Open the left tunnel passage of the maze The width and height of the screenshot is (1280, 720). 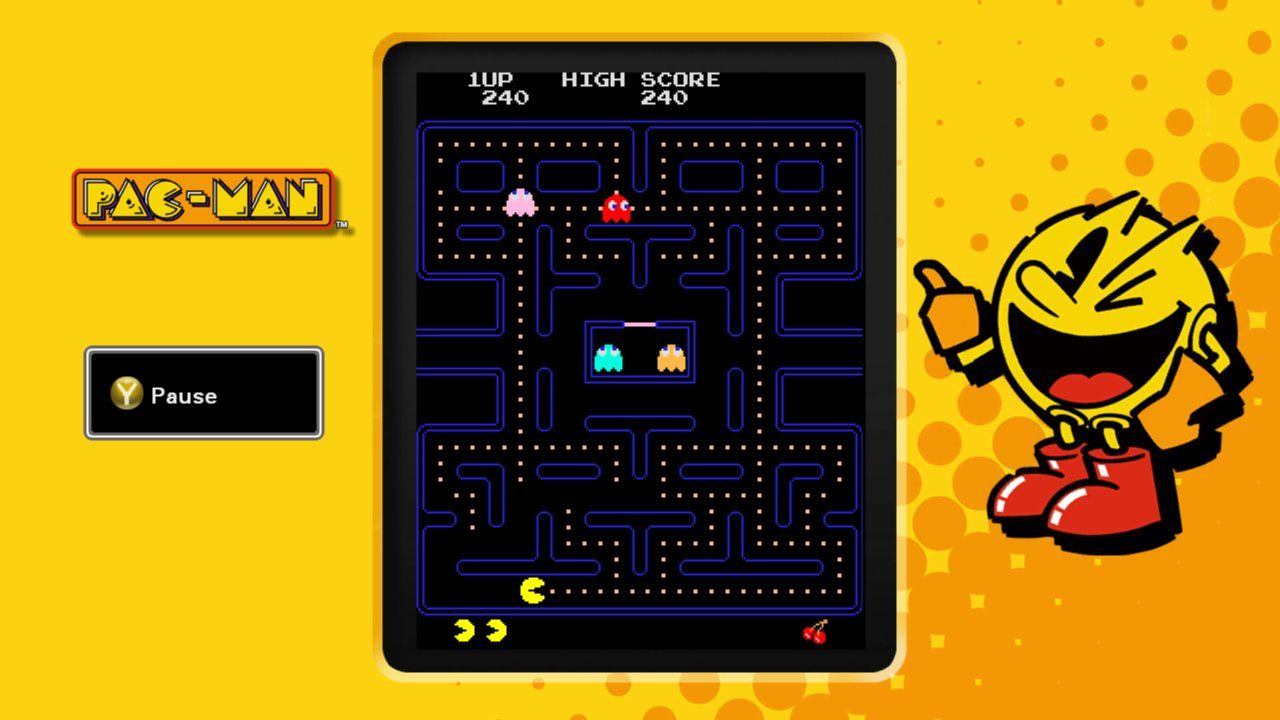point(425,352)
